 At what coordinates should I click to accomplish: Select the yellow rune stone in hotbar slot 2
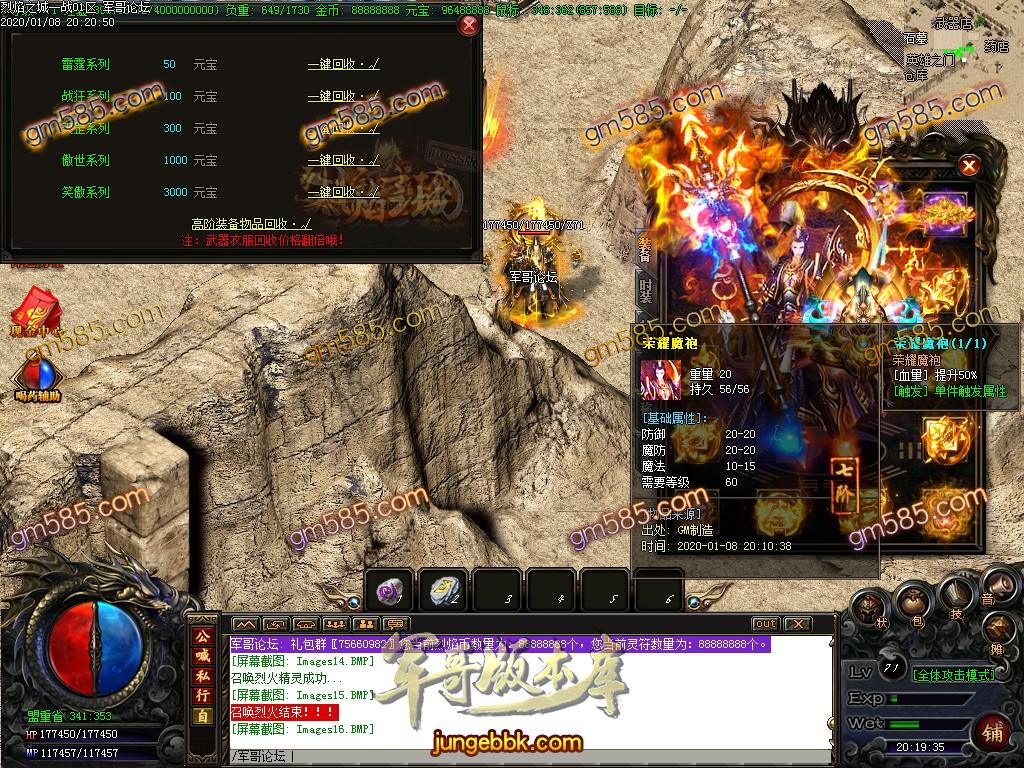443,592
